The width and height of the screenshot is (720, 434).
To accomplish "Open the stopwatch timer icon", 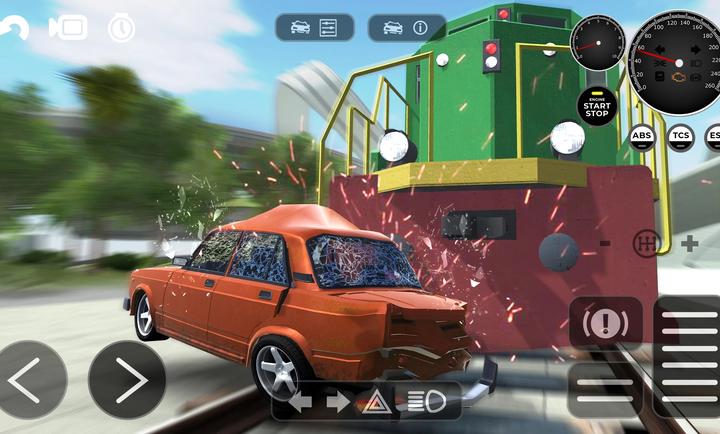I will (x=121, y=27).
